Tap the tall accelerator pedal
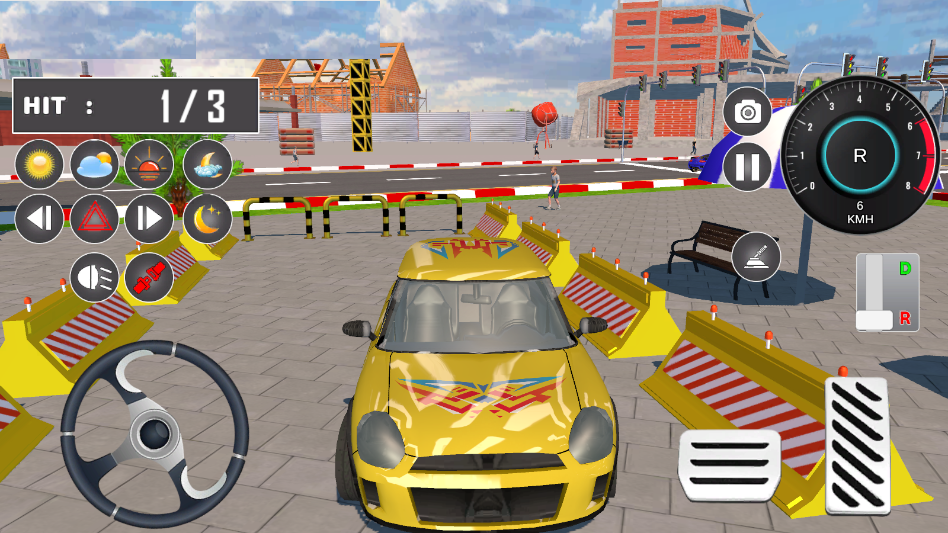 (857, 444)
